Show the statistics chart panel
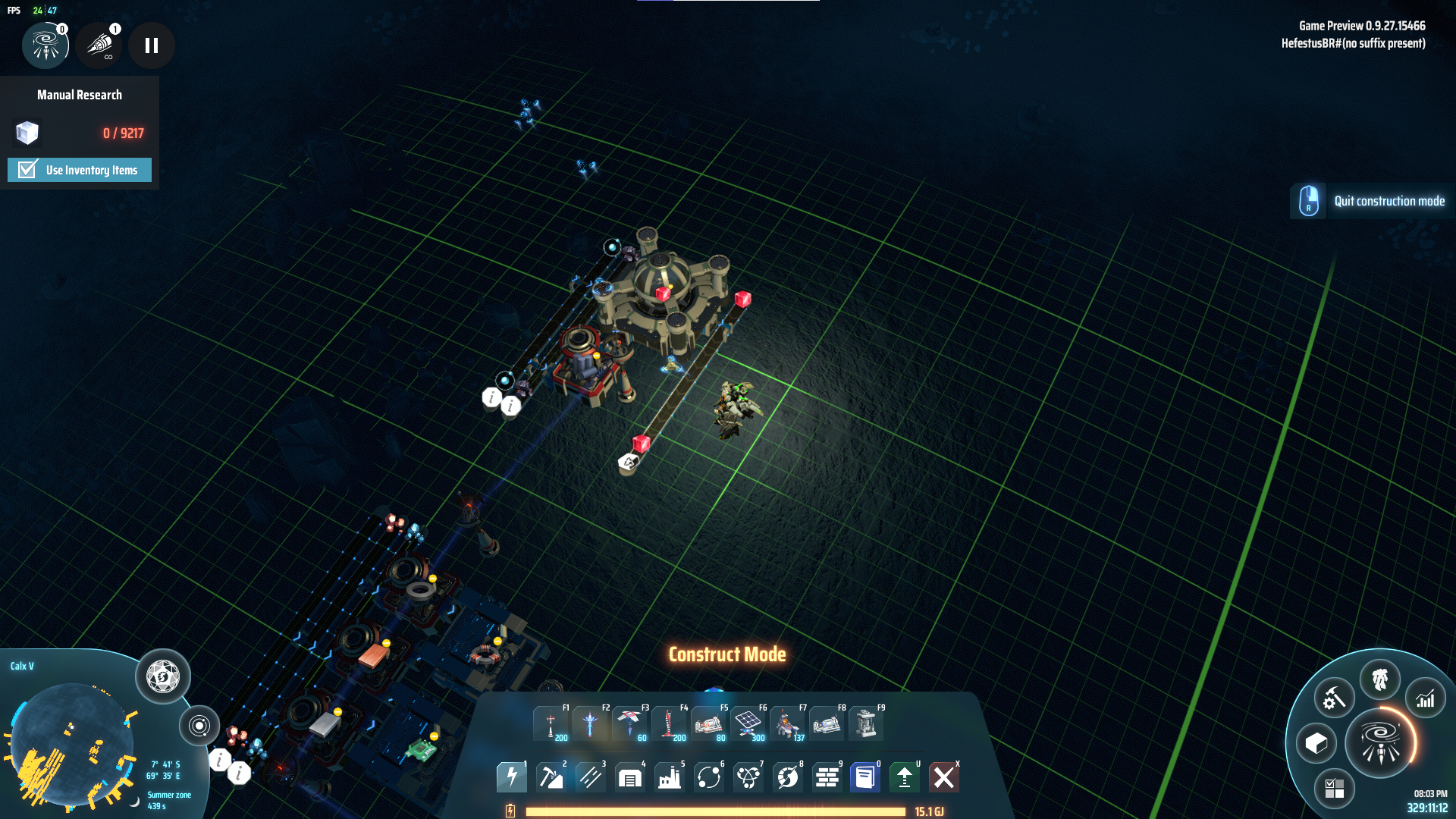The height and width of the screenshot is (819, 1456). tap(1426, 698)
